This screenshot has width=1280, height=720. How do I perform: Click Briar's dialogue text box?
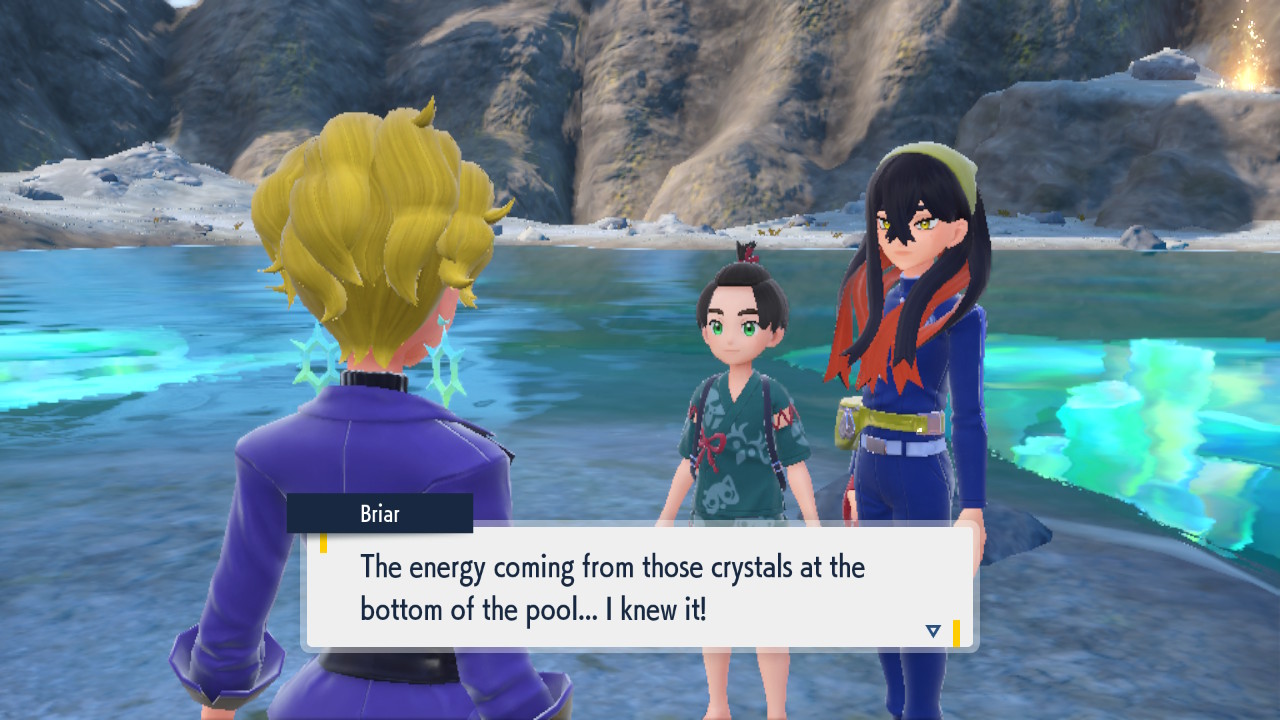click(x=640, y=587)
